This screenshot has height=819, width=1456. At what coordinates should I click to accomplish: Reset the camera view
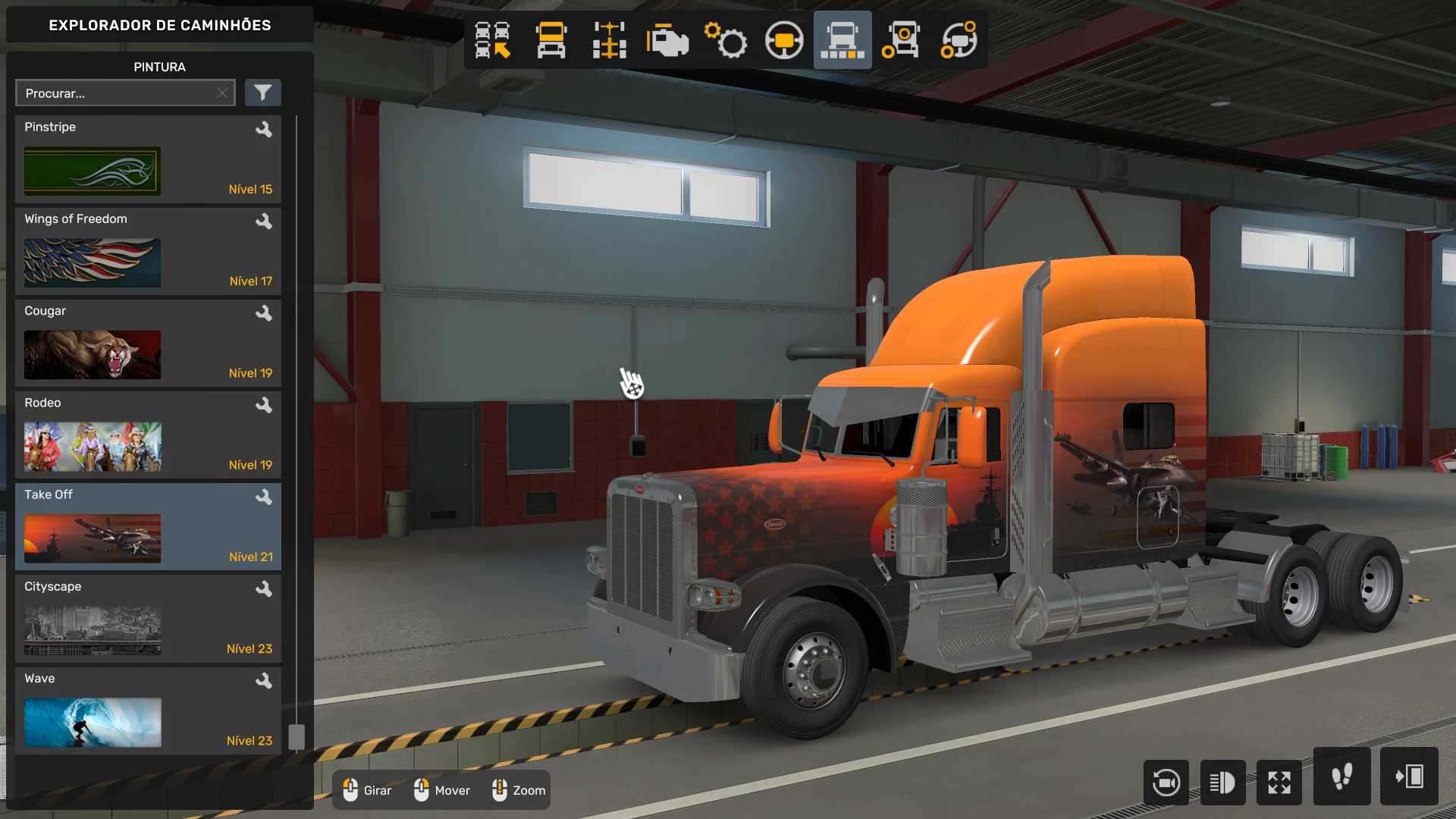1166,782
